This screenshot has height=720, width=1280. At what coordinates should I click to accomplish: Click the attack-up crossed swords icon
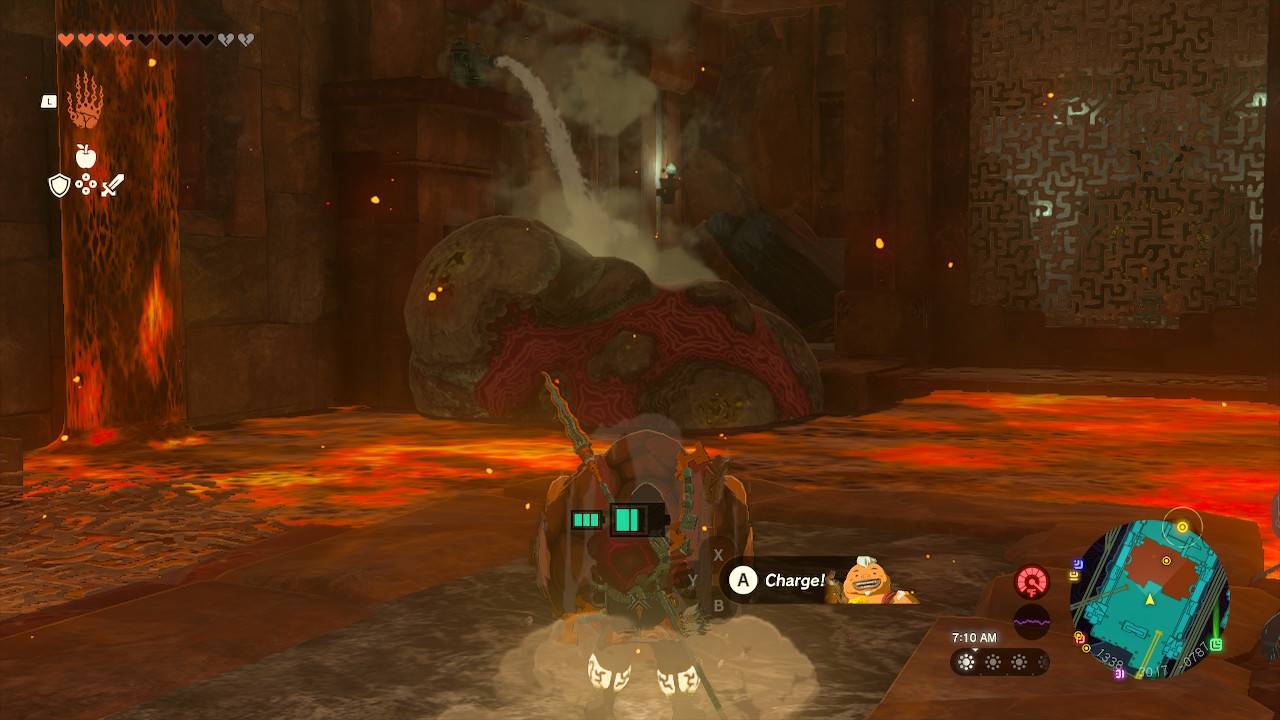[113, 185]
